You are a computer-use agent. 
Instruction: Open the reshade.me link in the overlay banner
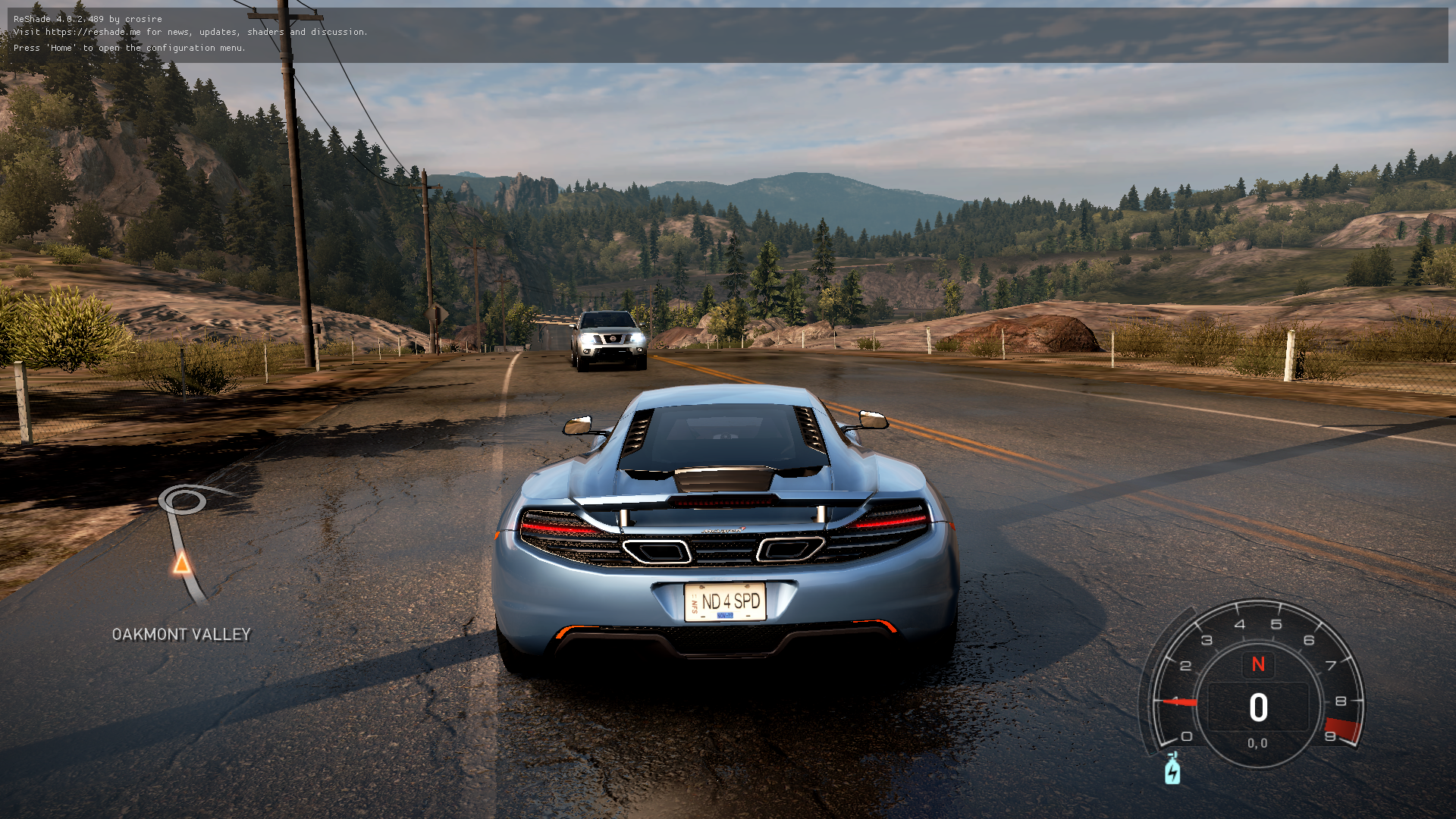pyautogui.click(x=93, y=32)
